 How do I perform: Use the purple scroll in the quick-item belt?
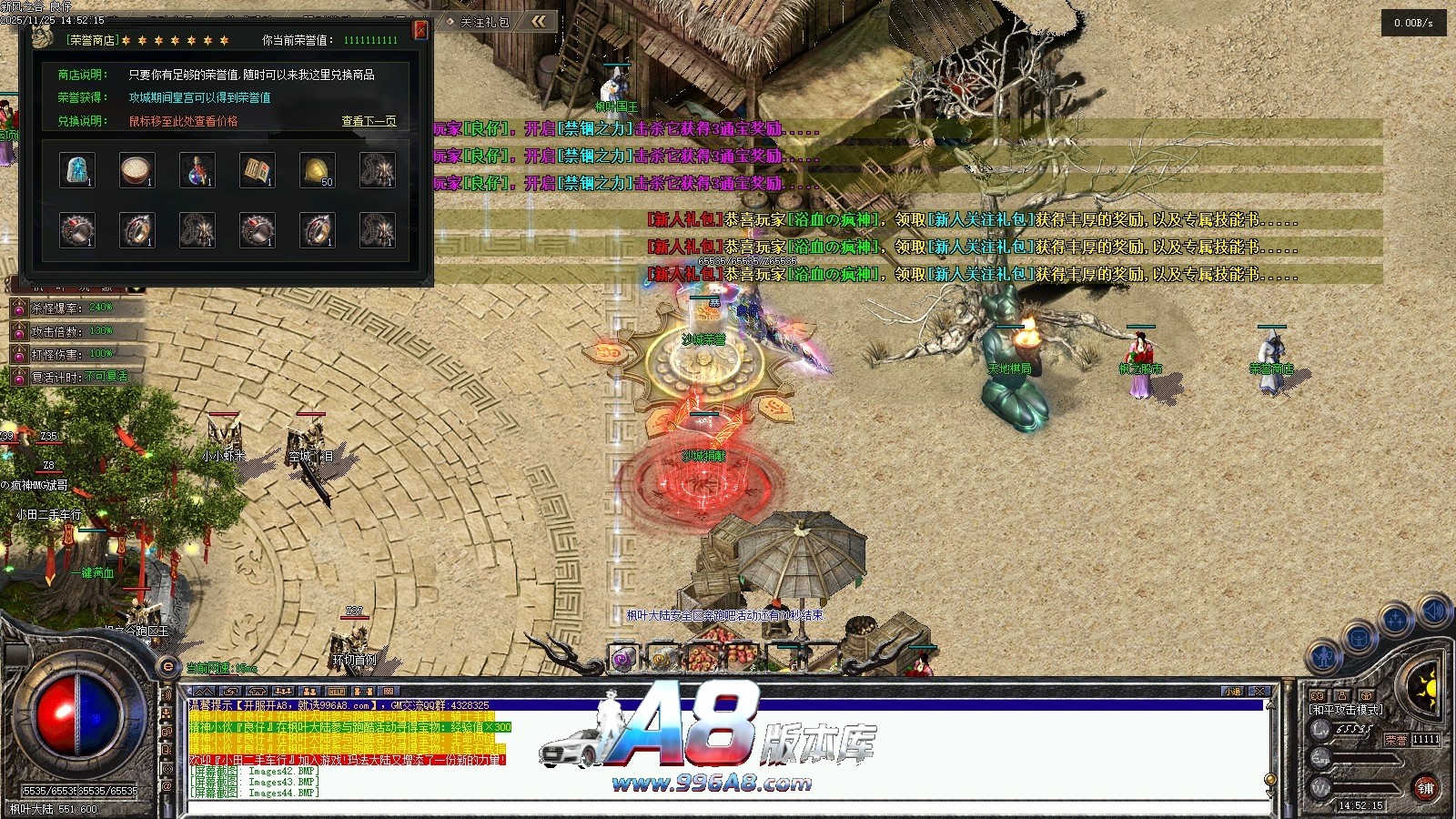pyautogui.click(x=623, y=658)
